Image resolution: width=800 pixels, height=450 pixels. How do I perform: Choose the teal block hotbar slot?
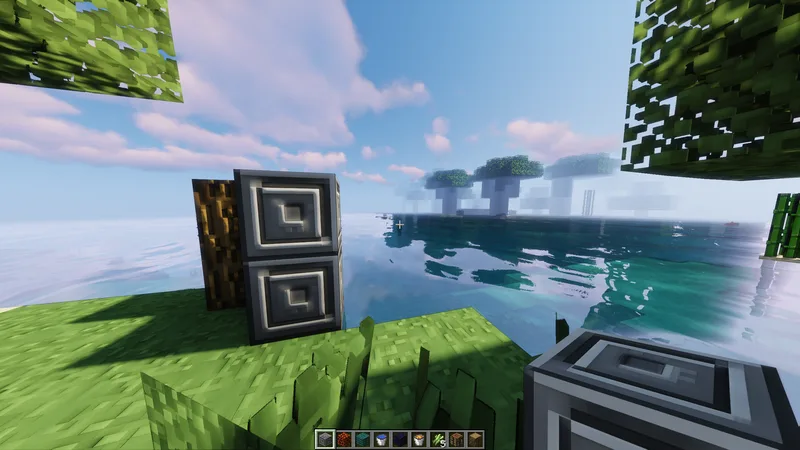[x=362, y=439]
